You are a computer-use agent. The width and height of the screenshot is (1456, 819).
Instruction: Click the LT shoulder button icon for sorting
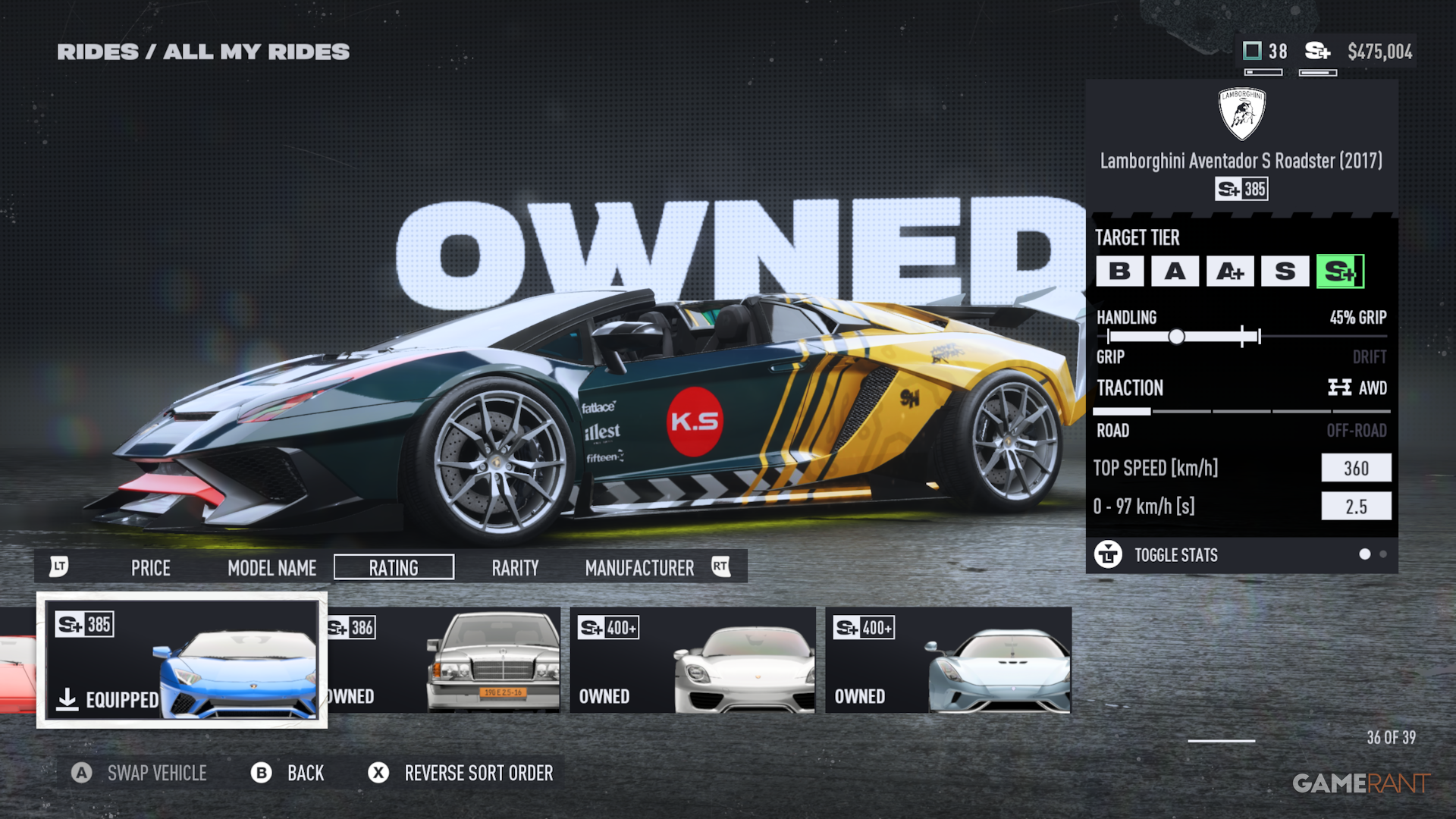pyautogui.click(x=61, y=566)
